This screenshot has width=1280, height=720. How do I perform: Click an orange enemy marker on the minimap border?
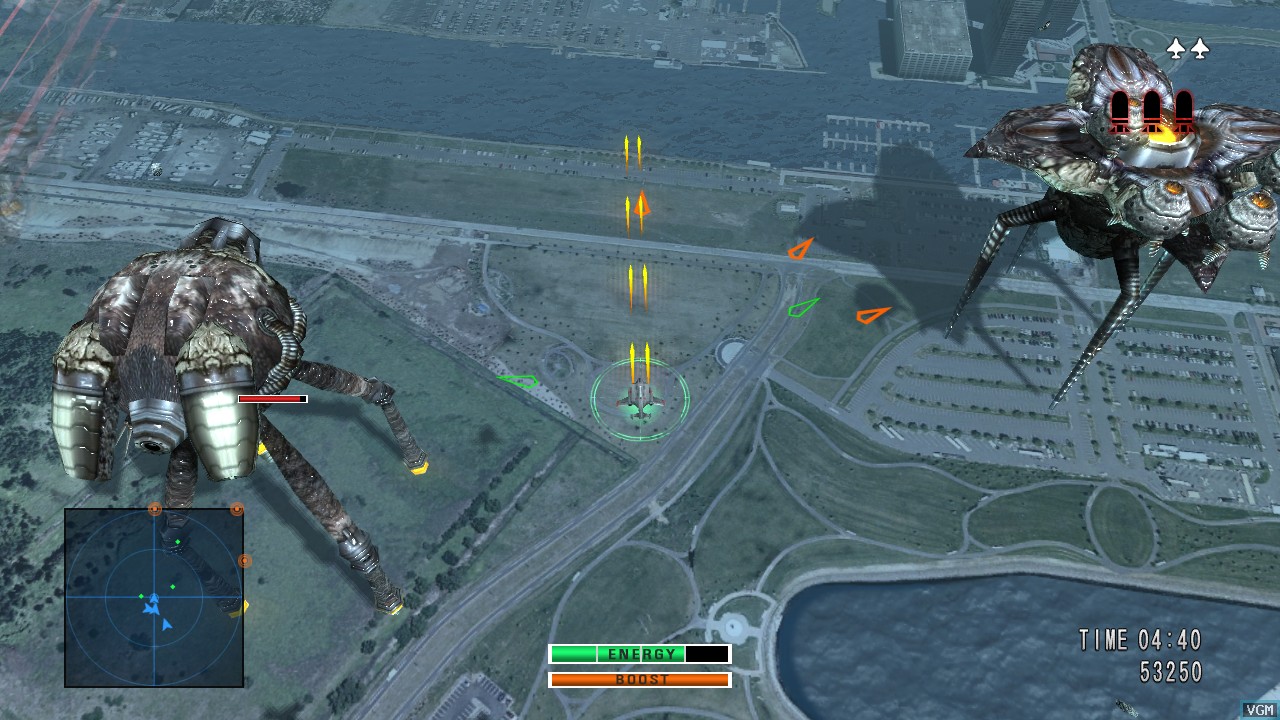(154, 509)
